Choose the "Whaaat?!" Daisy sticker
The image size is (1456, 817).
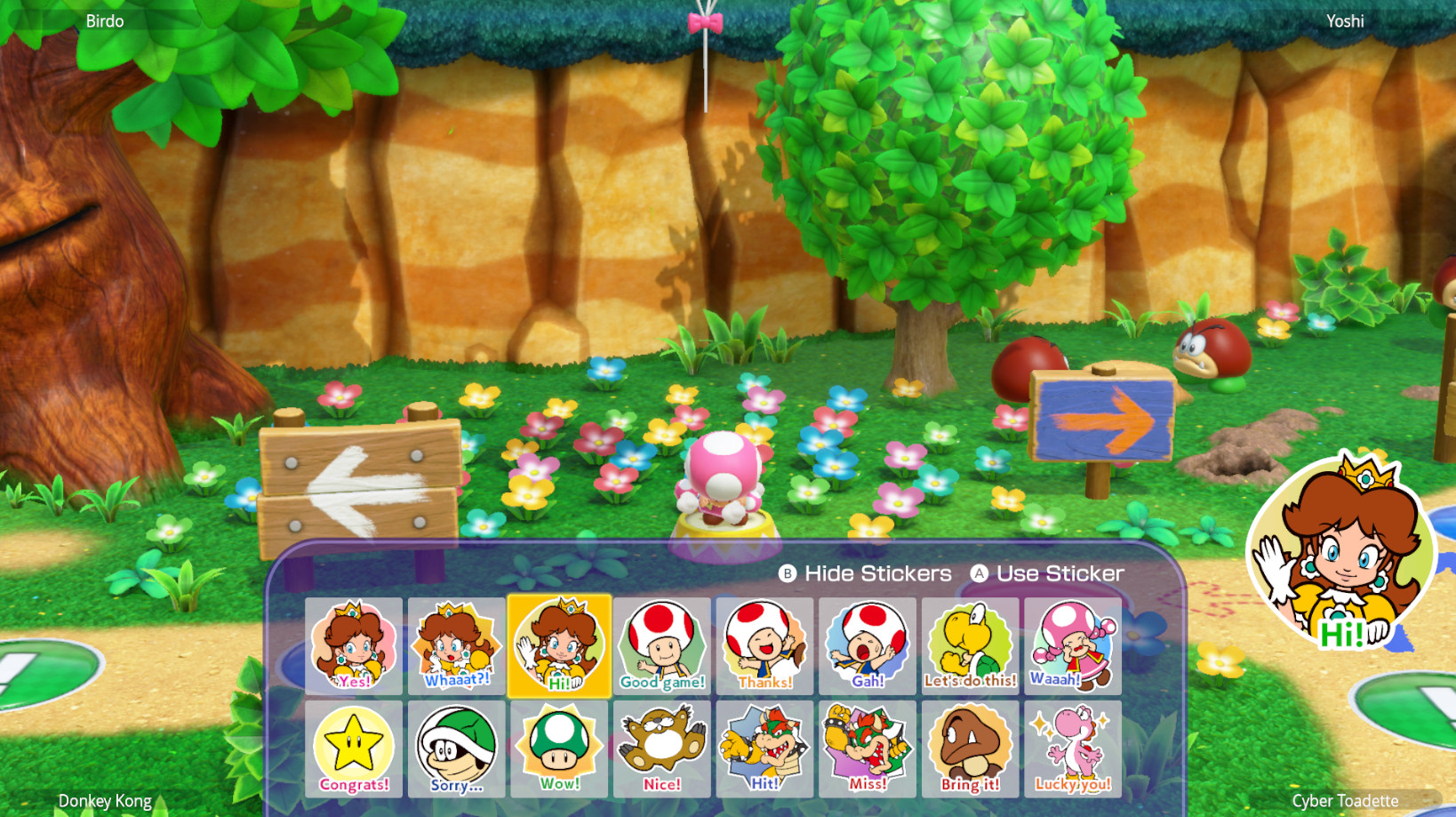tap(456, 646)
